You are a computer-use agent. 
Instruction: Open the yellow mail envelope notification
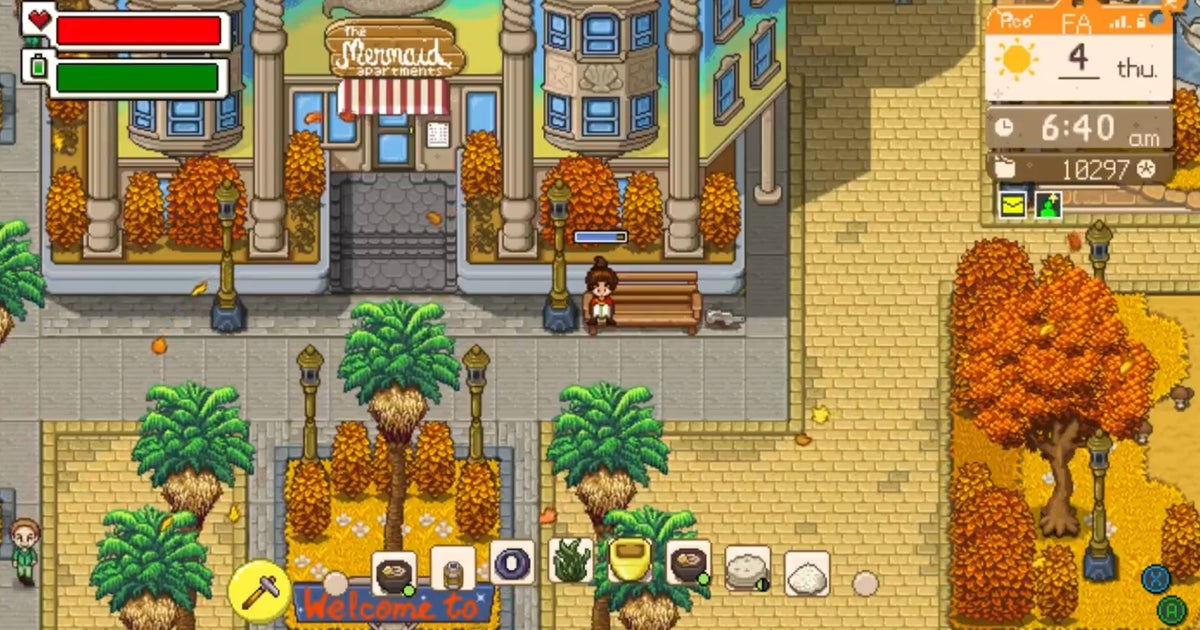tap(1013, 204)
